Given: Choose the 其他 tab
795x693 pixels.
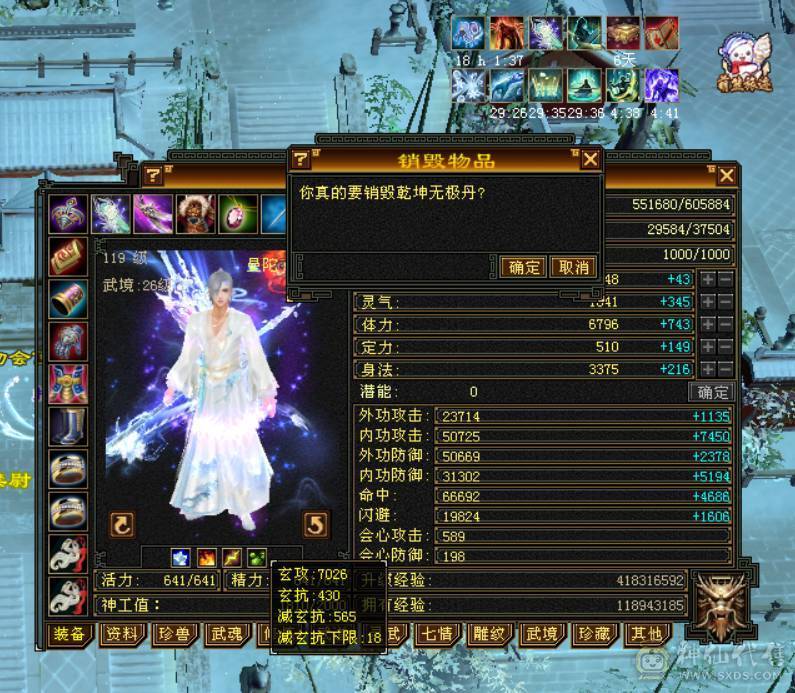Looking at the screenshot, I should pyautogui.click(x=646, y=634).
